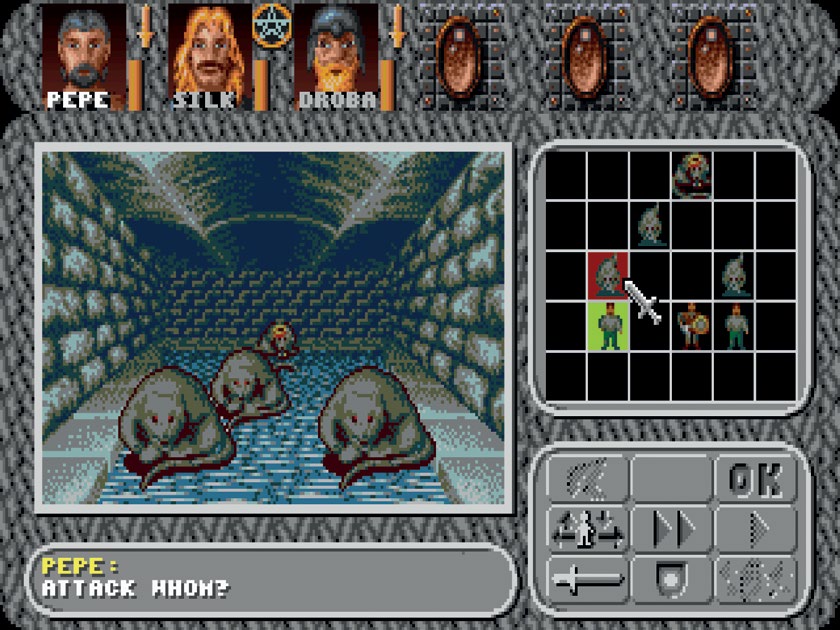Select the shield parry command

click(x=670, y=579)
